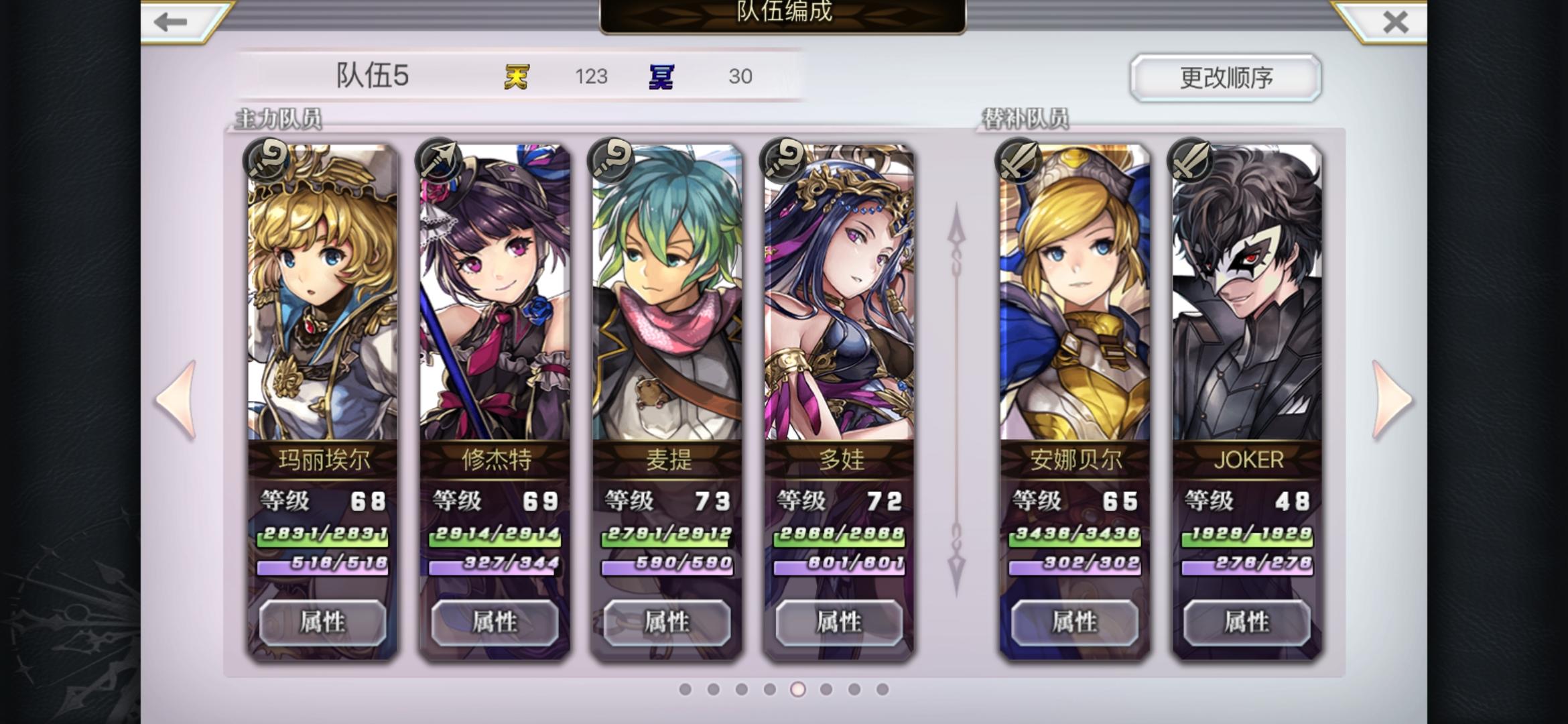Tap 麦提's staff weapon icon
This screenshot has width=1568, height=724.
610,160
